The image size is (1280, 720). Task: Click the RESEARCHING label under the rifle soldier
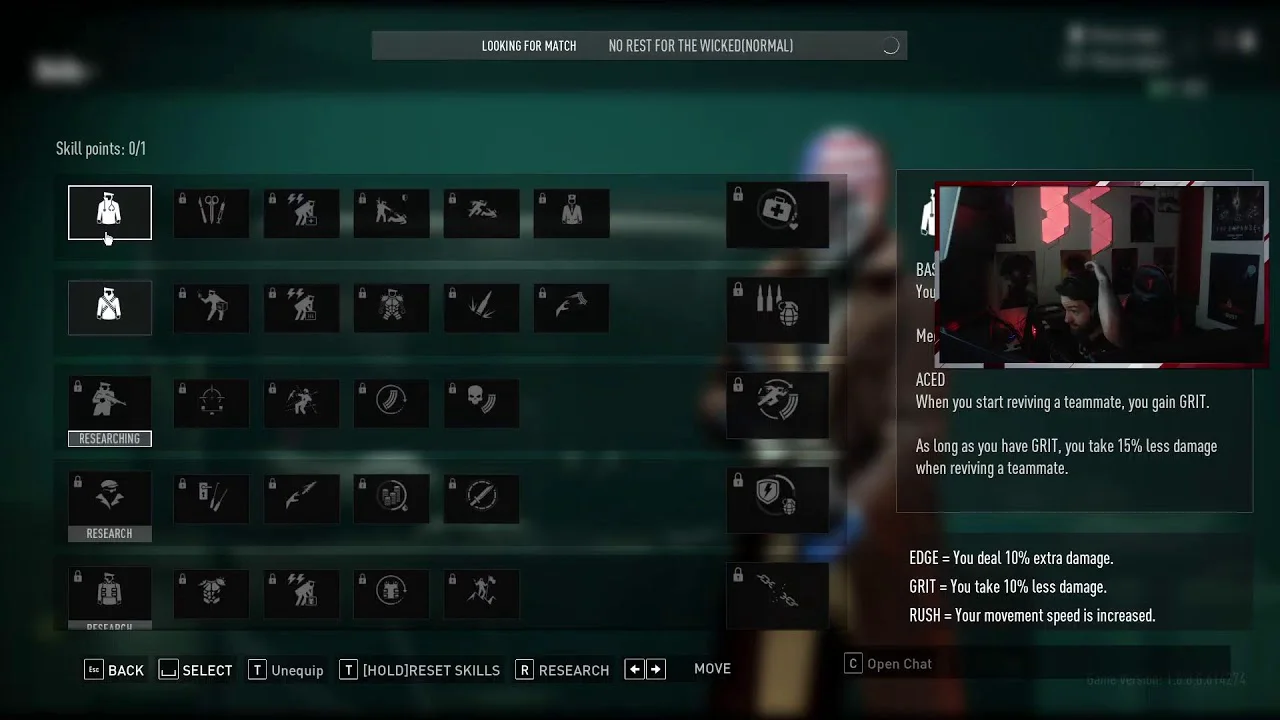(x=110, y=439)
